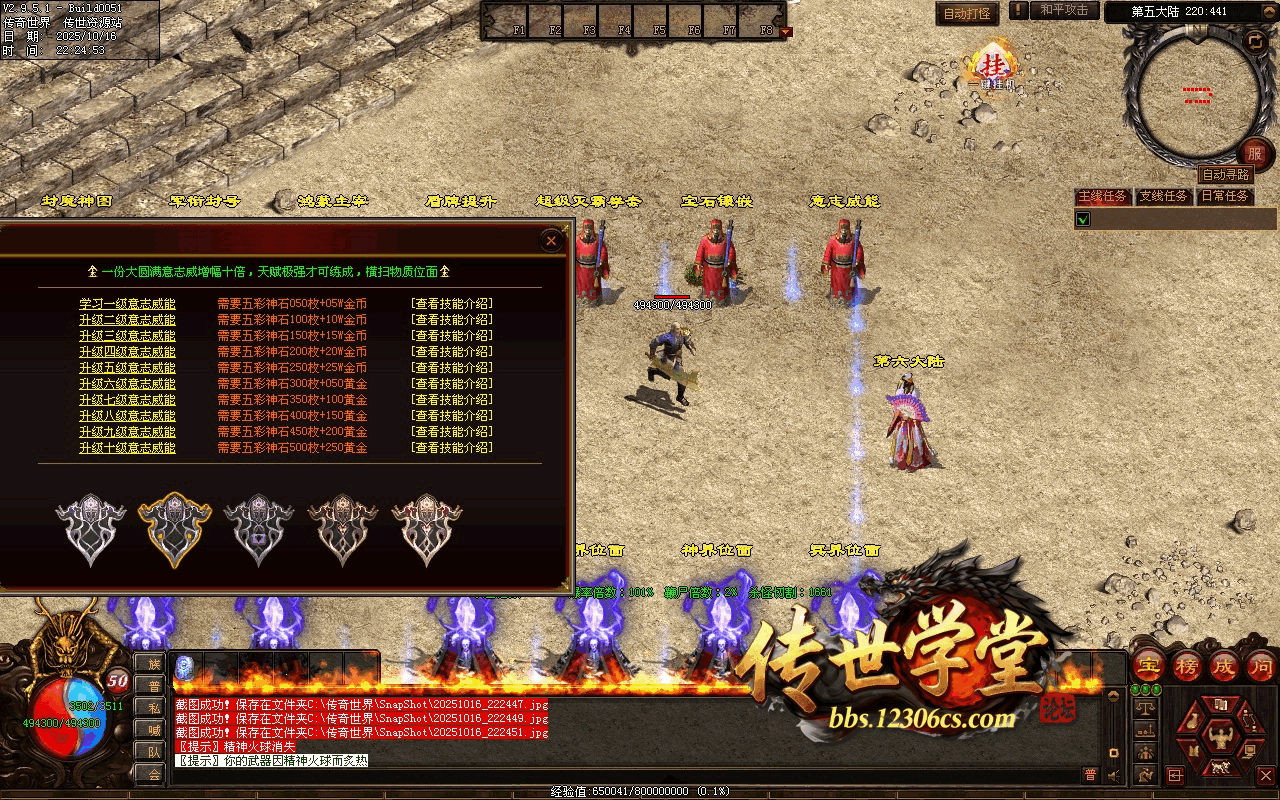Toggle 自动打怪 auto-fight button
The image size is (1280, 800).
(x=967, y=13)
